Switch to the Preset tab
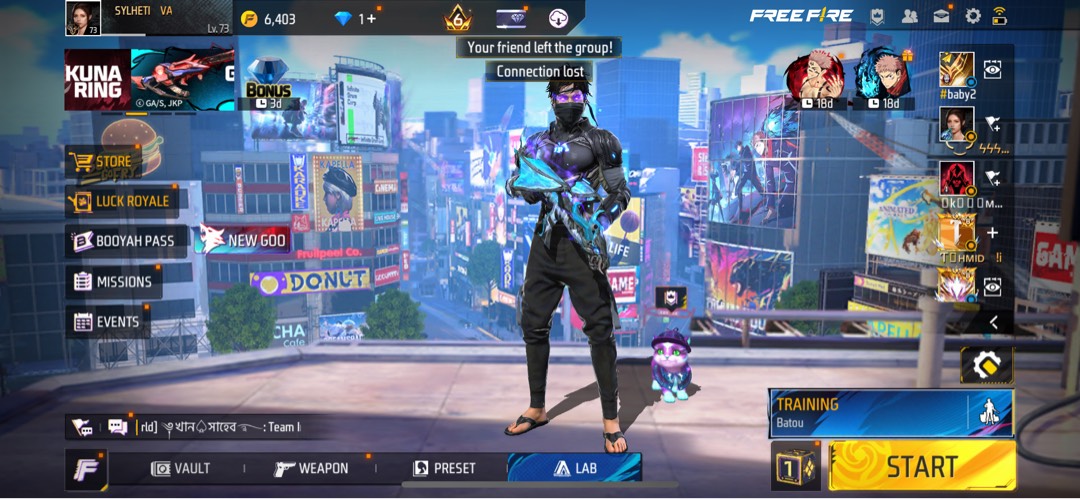The image size is (1080, 499). 445,468
